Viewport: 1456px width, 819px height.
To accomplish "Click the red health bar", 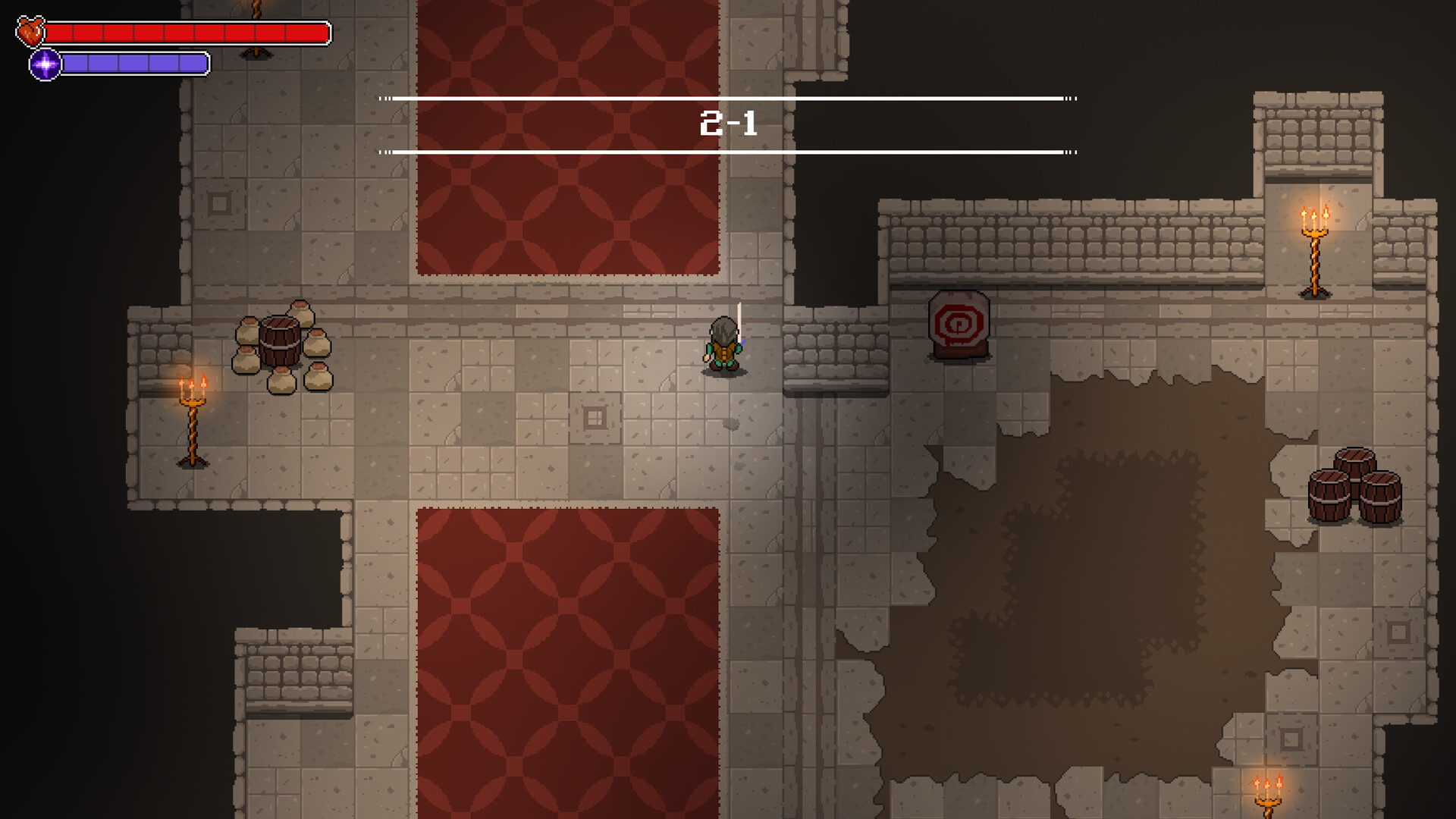I will 190,32.
